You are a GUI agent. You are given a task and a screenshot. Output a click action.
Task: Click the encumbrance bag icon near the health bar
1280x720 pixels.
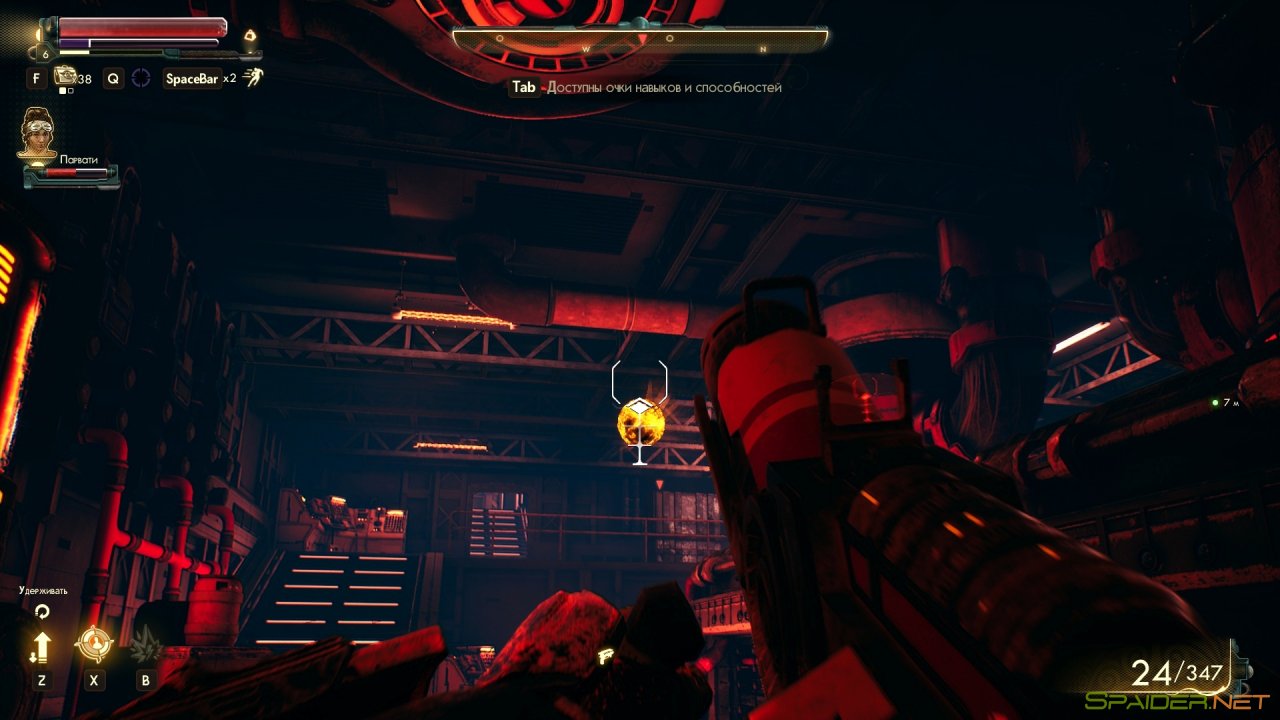(251, 33)
